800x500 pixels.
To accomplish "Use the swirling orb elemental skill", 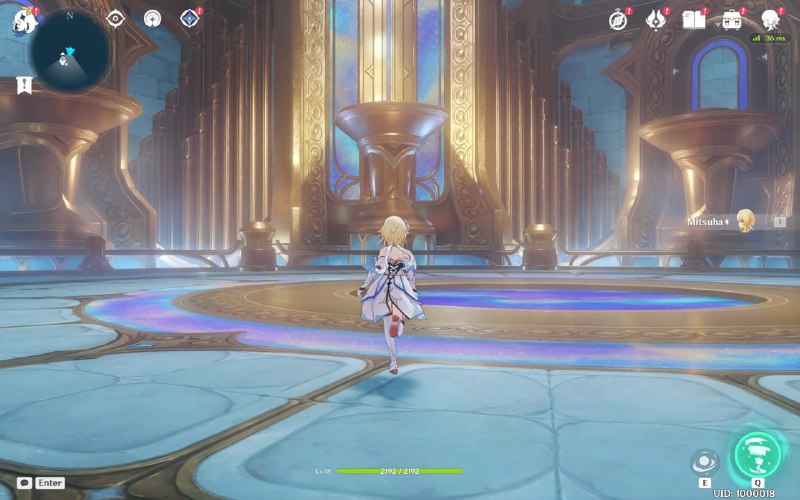I will [705, 461].
